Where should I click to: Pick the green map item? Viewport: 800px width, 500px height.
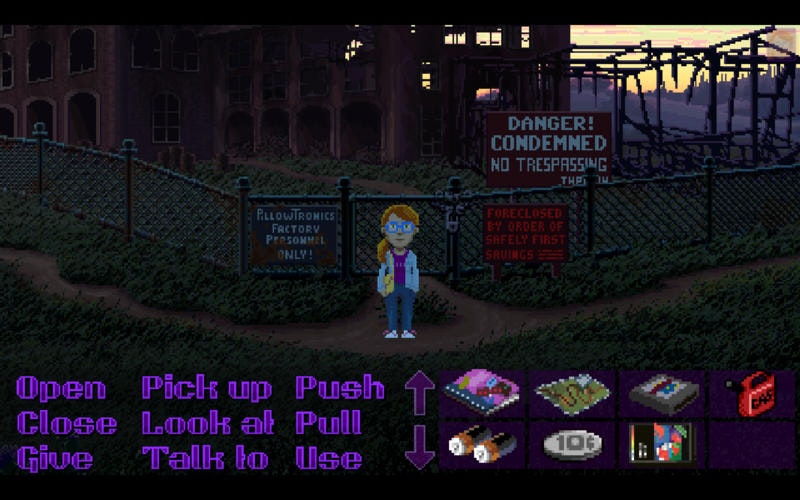click(573, 392)
